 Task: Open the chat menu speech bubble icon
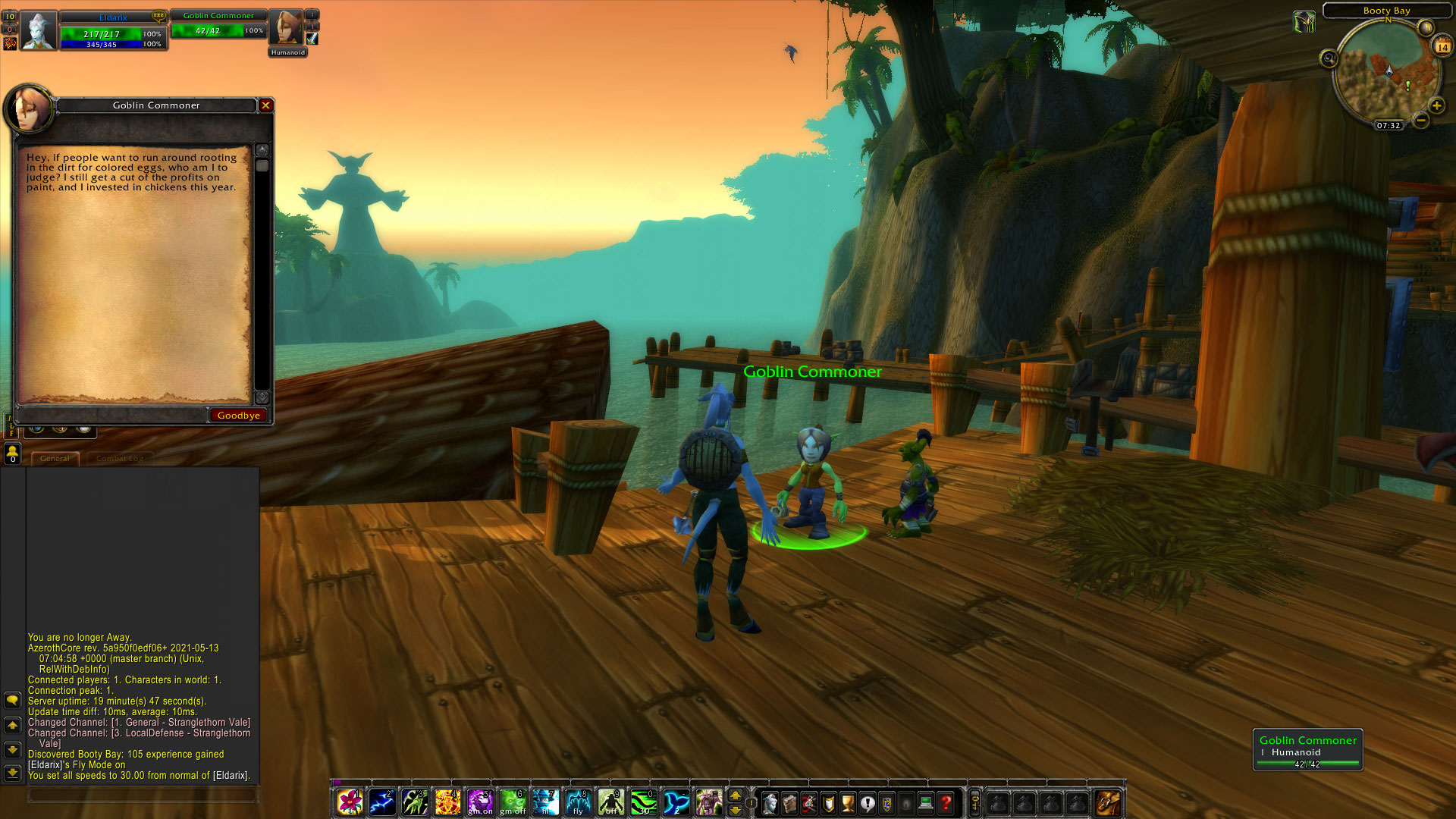(12, 700)
